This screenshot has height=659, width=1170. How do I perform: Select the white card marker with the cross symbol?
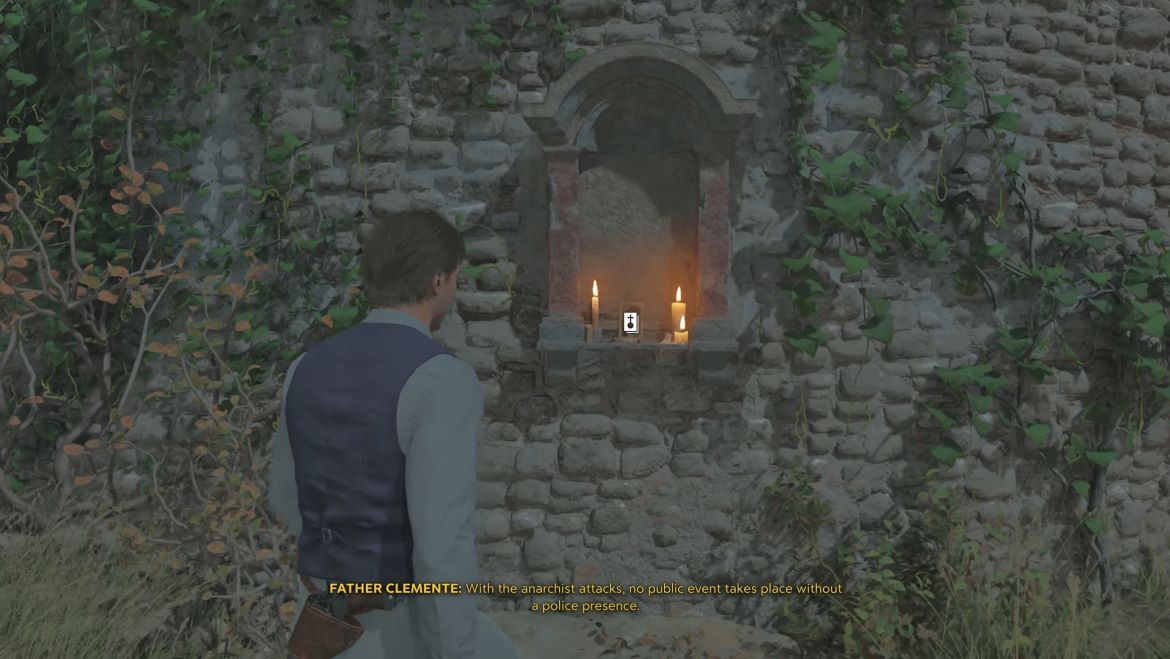630,322
